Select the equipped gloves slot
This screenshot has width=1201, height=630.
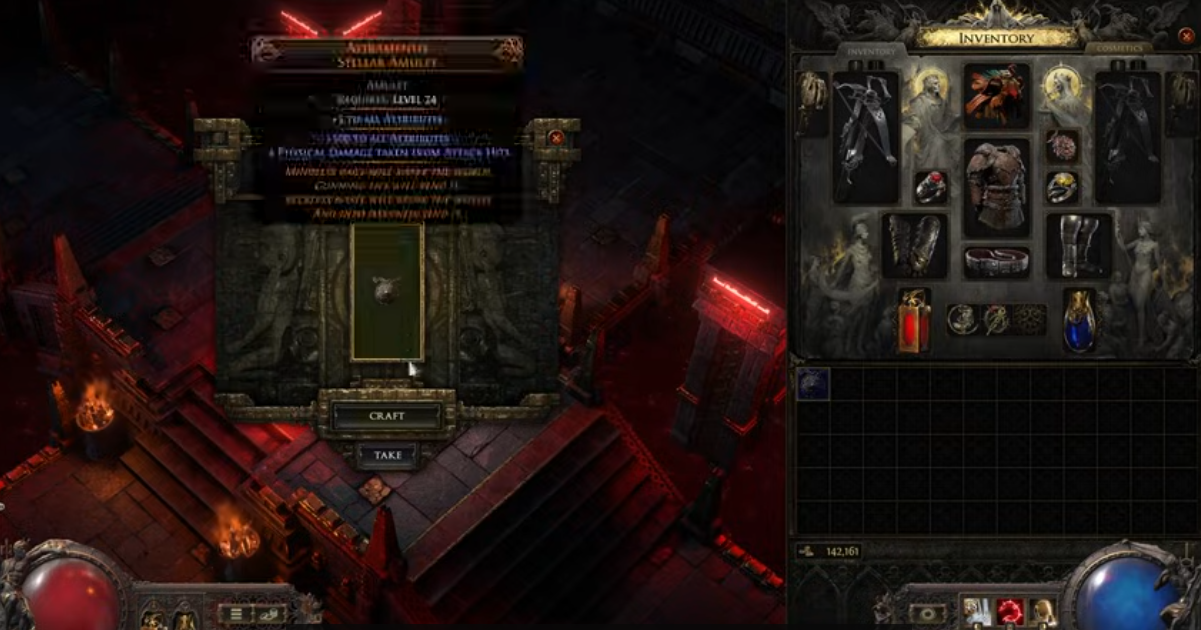click(914, 245)
